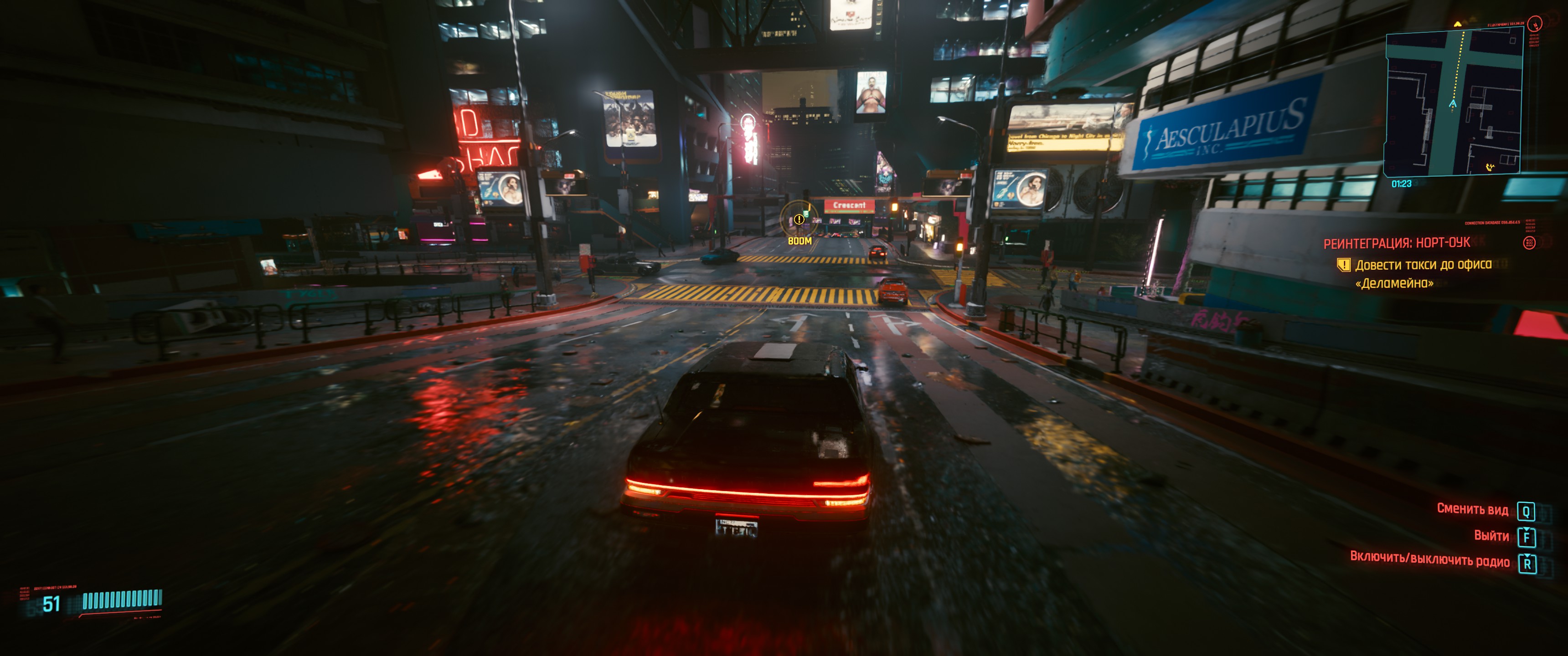The width and height of the screenshot is (1568, 656).
Task: Click the round icon beside the quest title
Action: tap(1528, 243)
